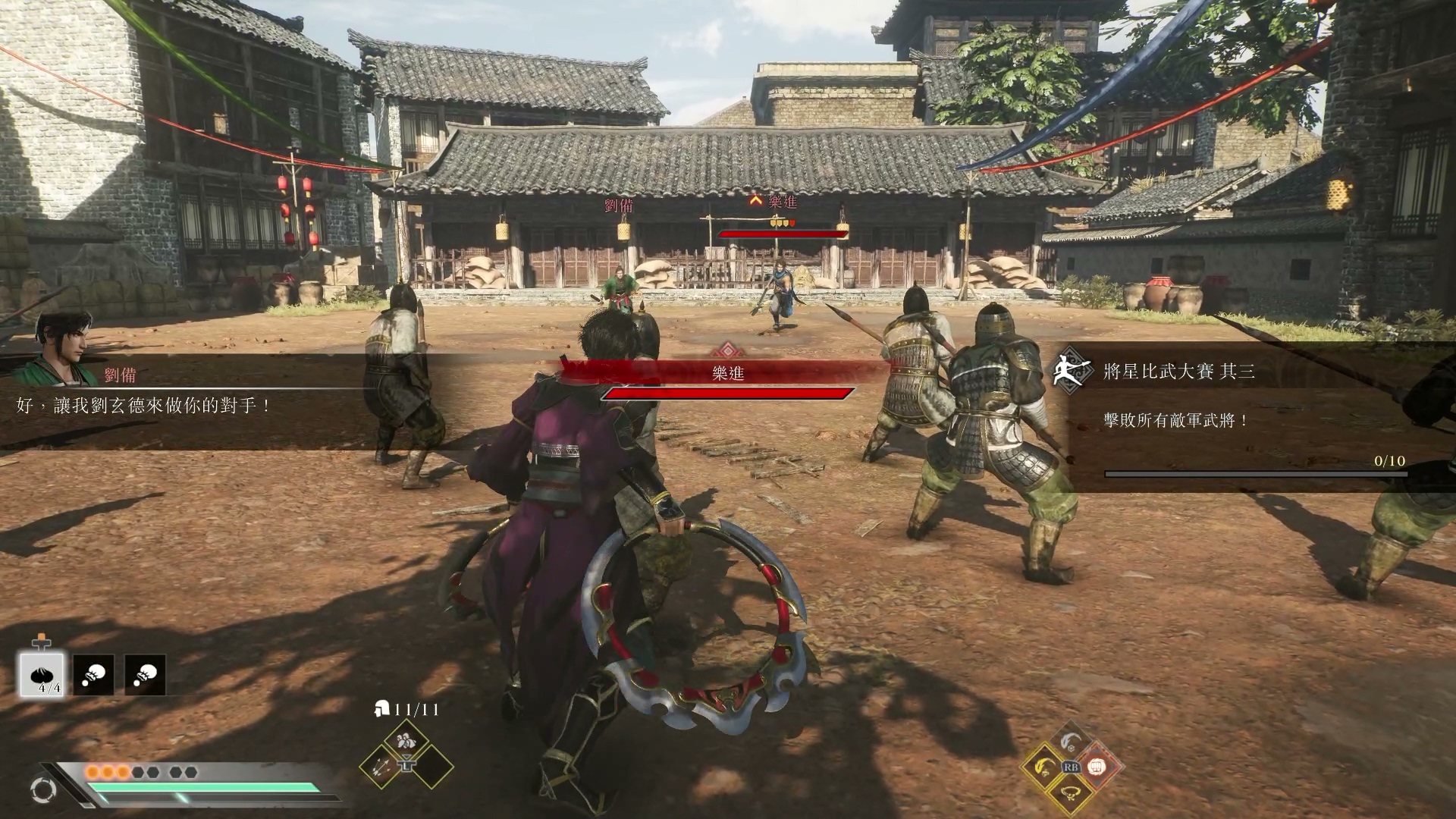1456x819 pixels.
Task: Activate the grey slash battle art
Action: pyautogui.click(x=1069, y=742)
